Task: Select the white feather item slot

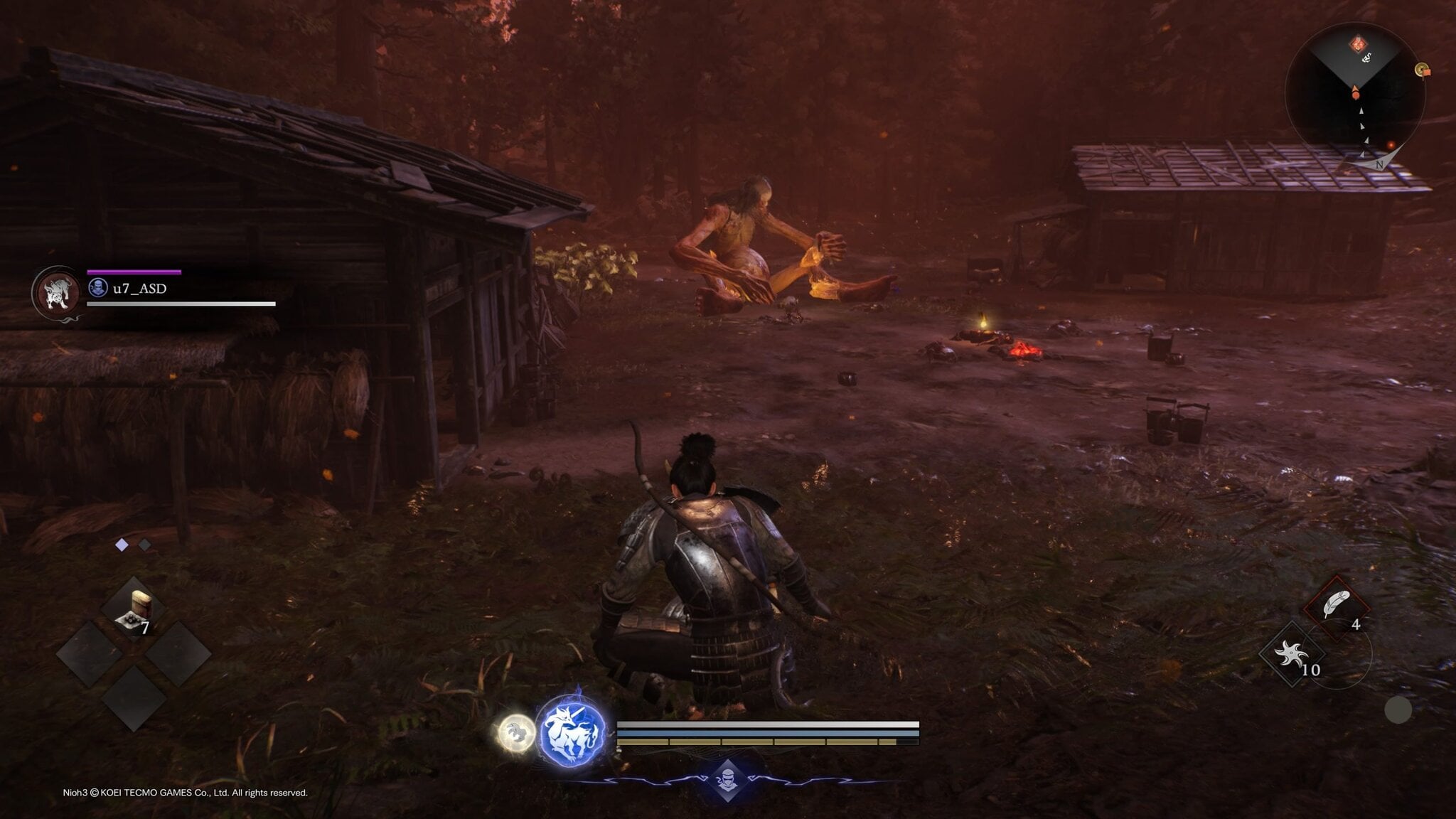Action: tap(1337, 606)
